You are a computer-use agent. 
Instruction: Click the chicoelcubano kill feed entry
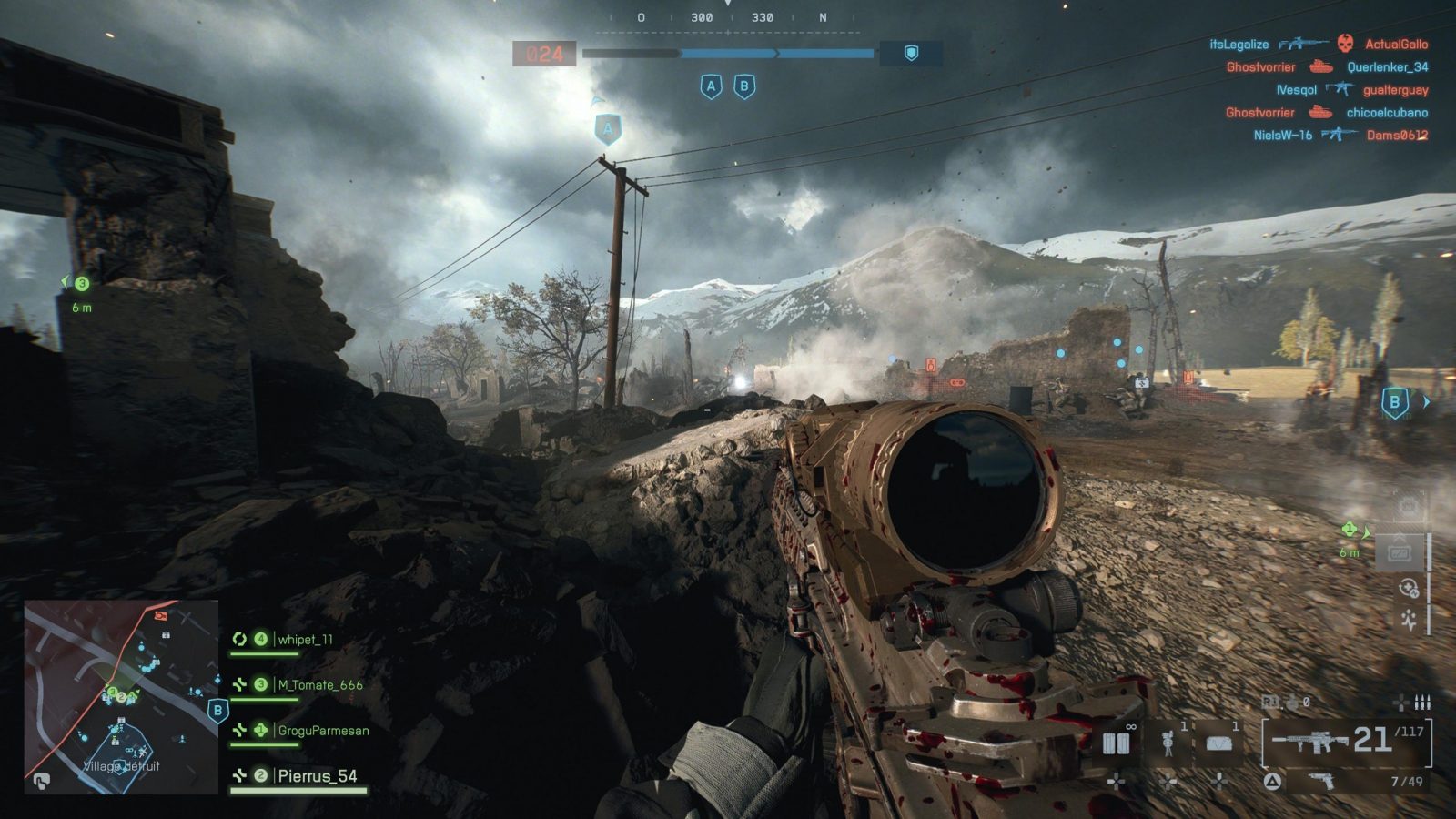click(x=1387, y=113)
